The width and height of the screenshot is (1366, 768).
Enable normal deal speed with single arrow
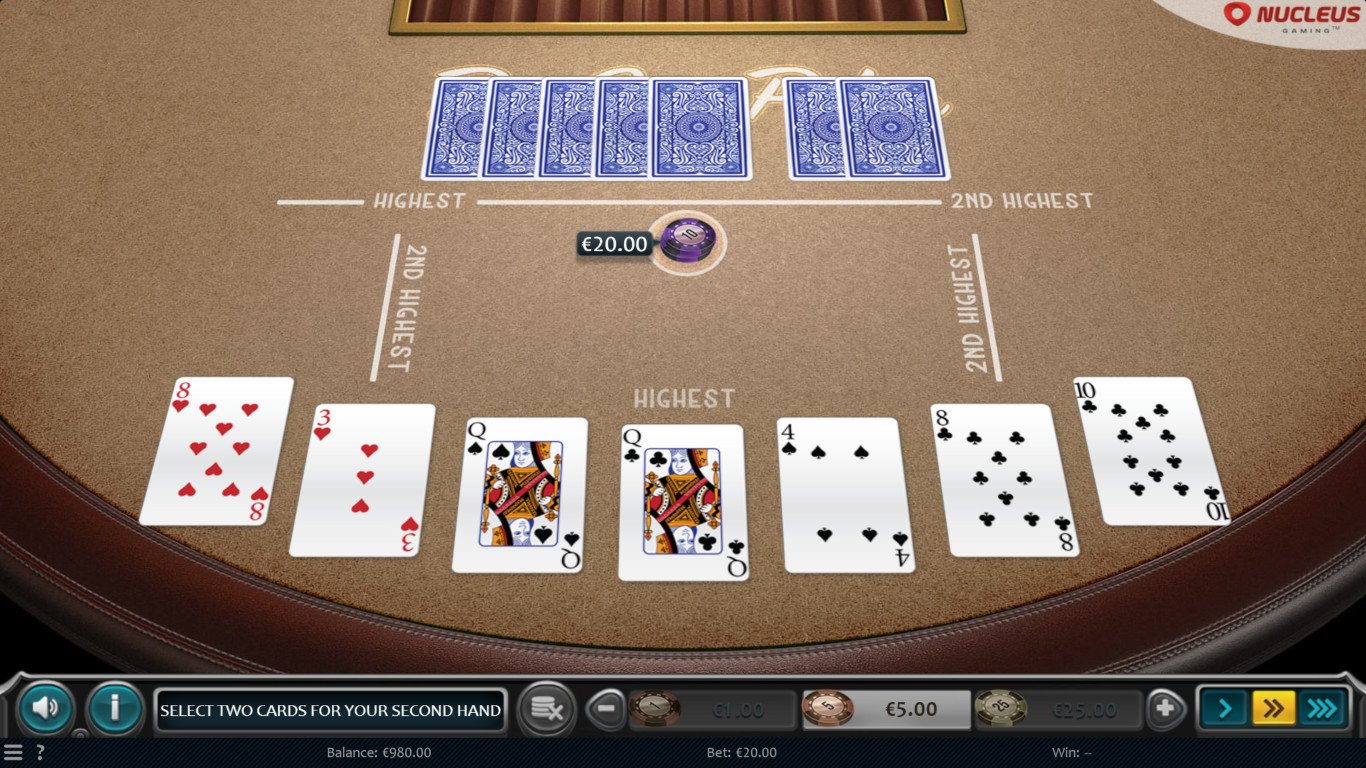click(1222, 710)
